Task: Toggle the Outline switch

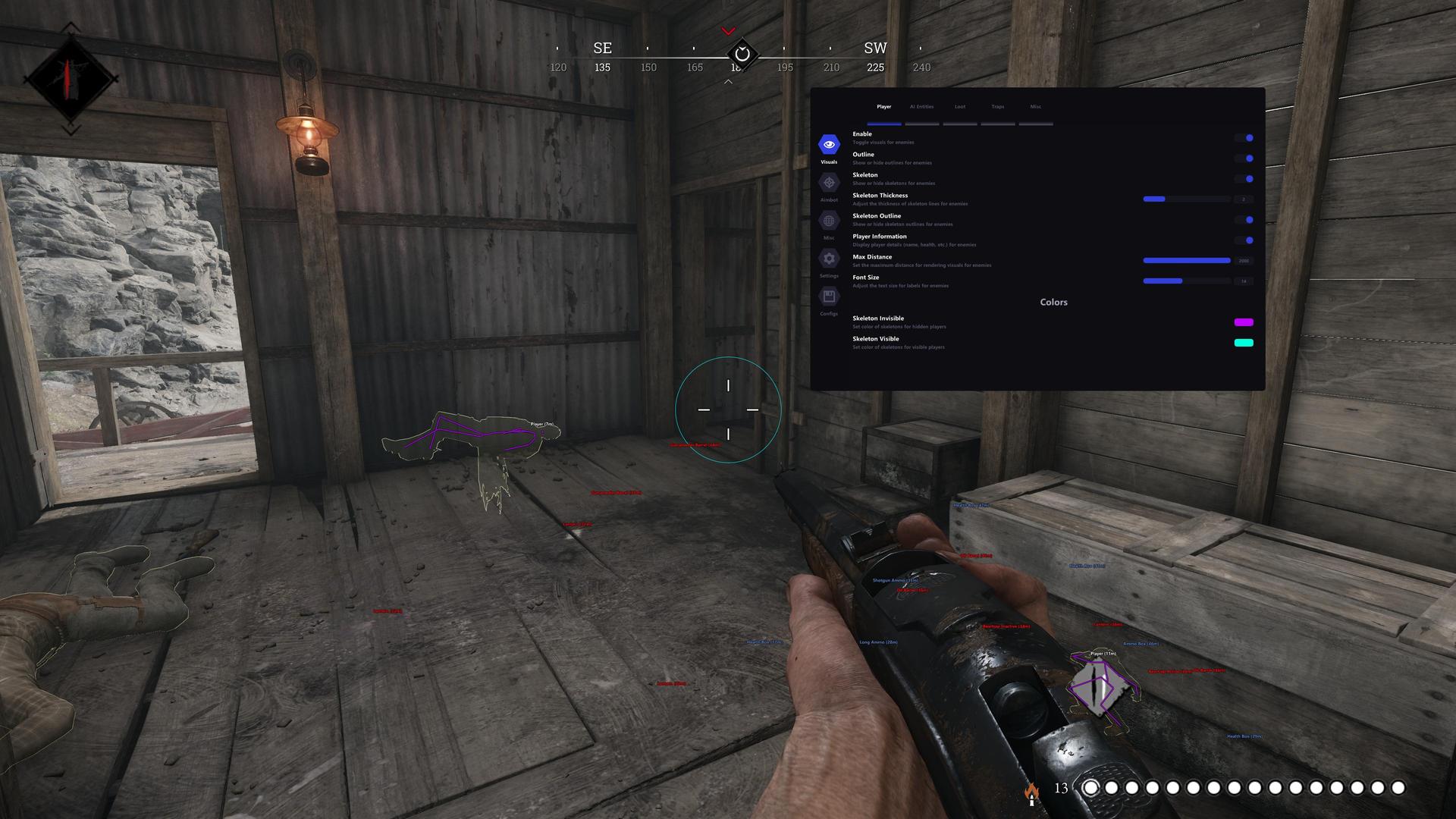Action: coord(1244,158)
